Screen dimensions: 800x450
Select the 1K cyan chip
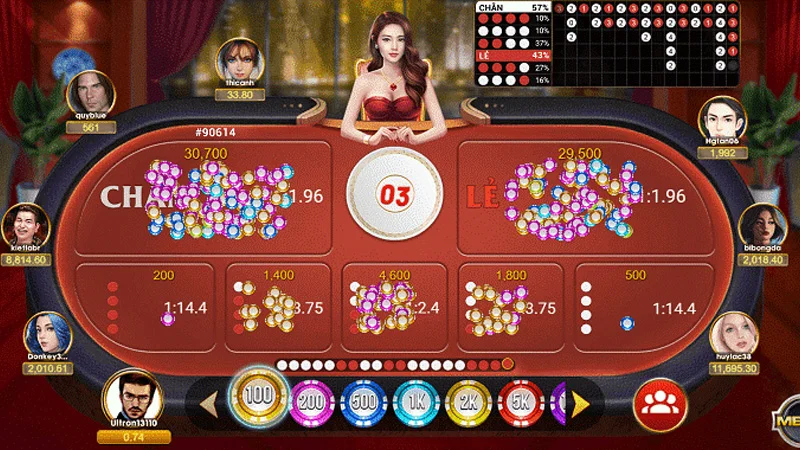pyautogui.click(x=414, y=404)
